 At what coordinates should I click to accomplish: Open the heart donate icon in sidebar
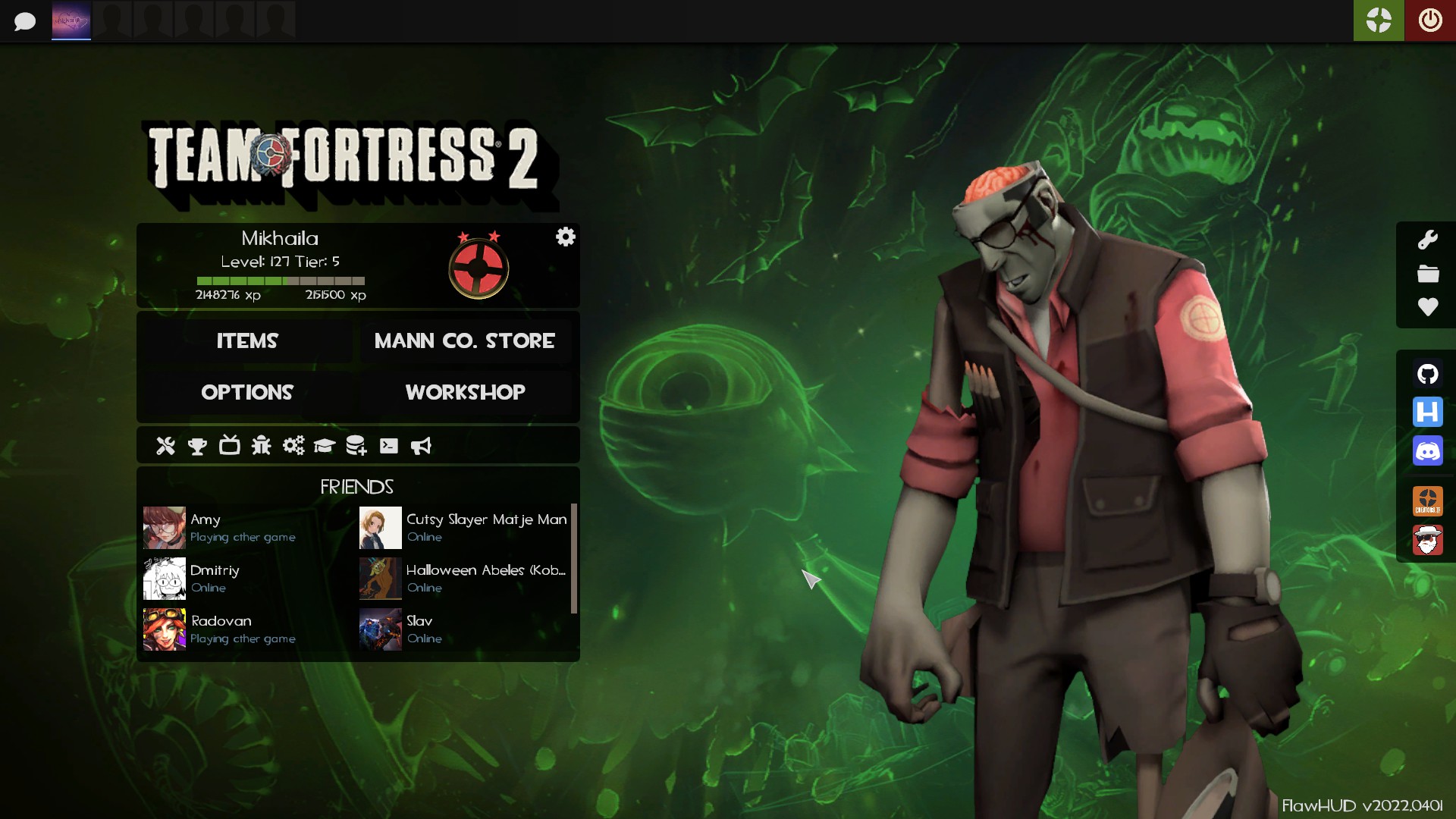(x=1429, y=308)
